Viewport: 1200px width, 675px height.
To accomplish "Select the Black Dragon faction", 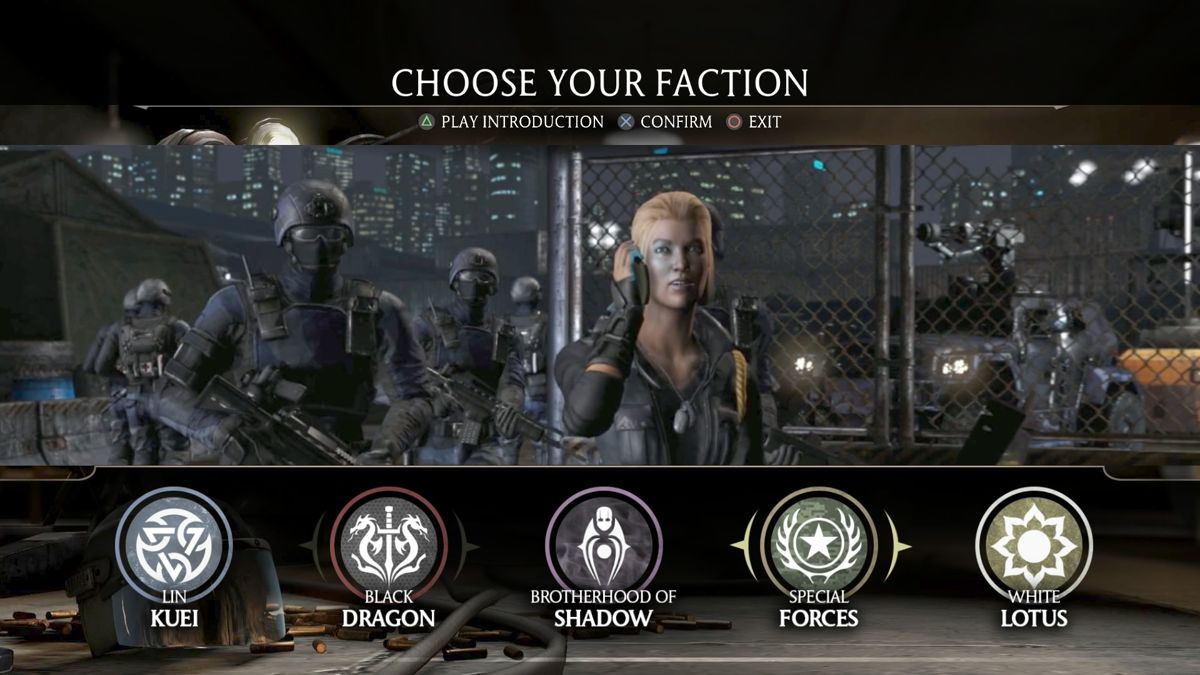I will pos(389,545).
